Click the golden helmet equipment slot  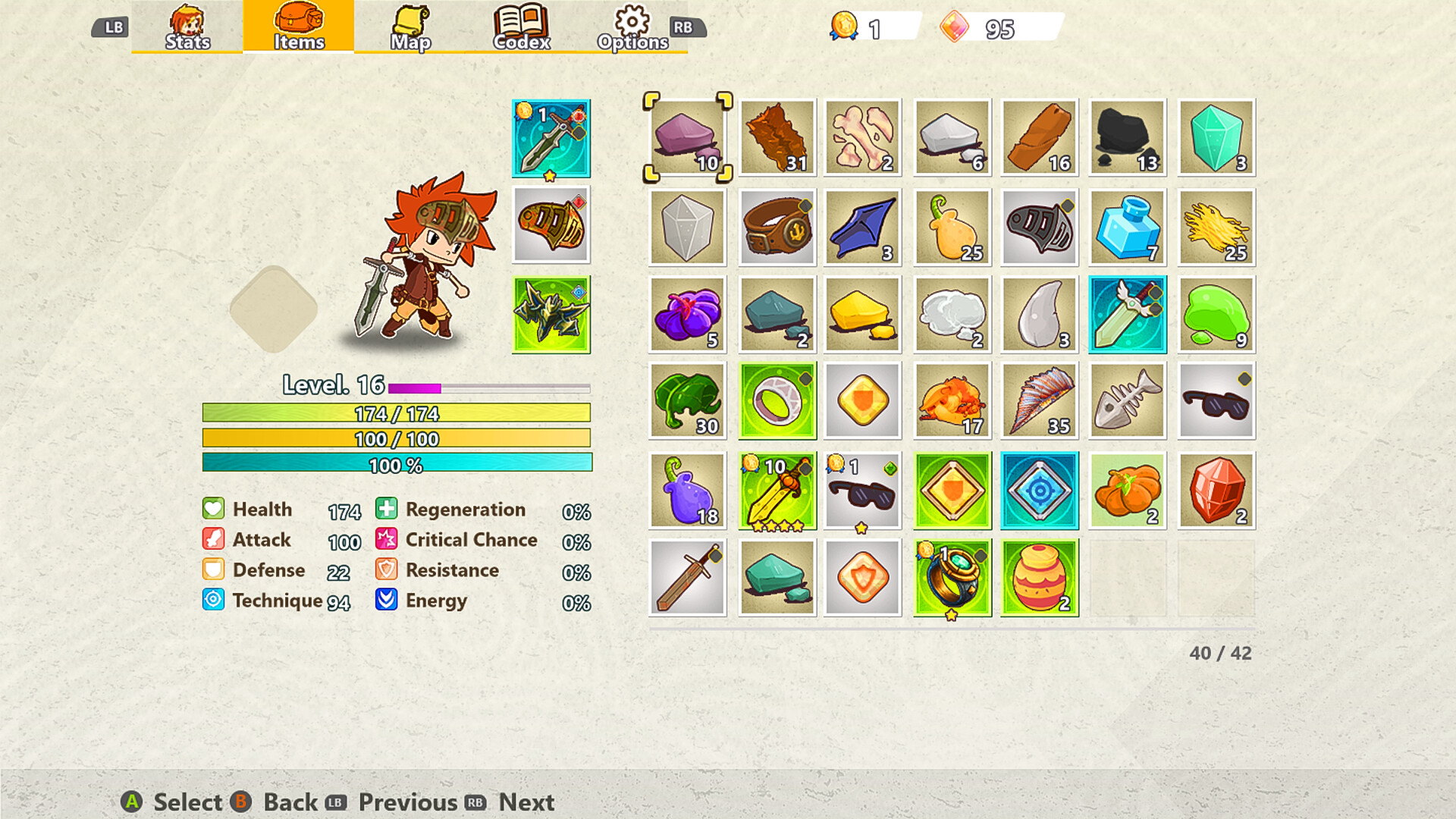(x=551, y=225)
